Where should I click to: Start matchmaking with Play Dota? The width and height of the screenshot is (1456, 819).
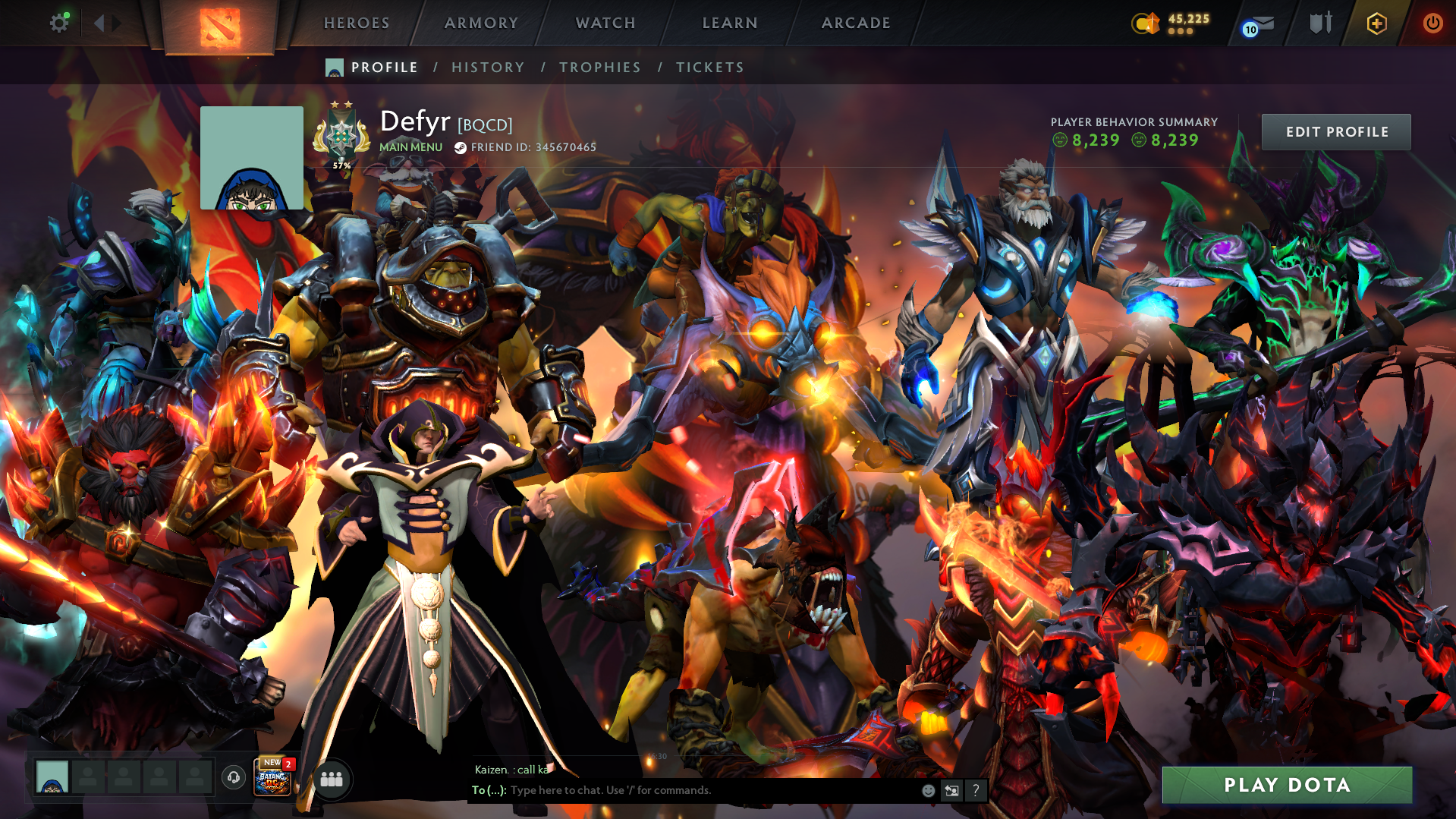pos(1287,785)
